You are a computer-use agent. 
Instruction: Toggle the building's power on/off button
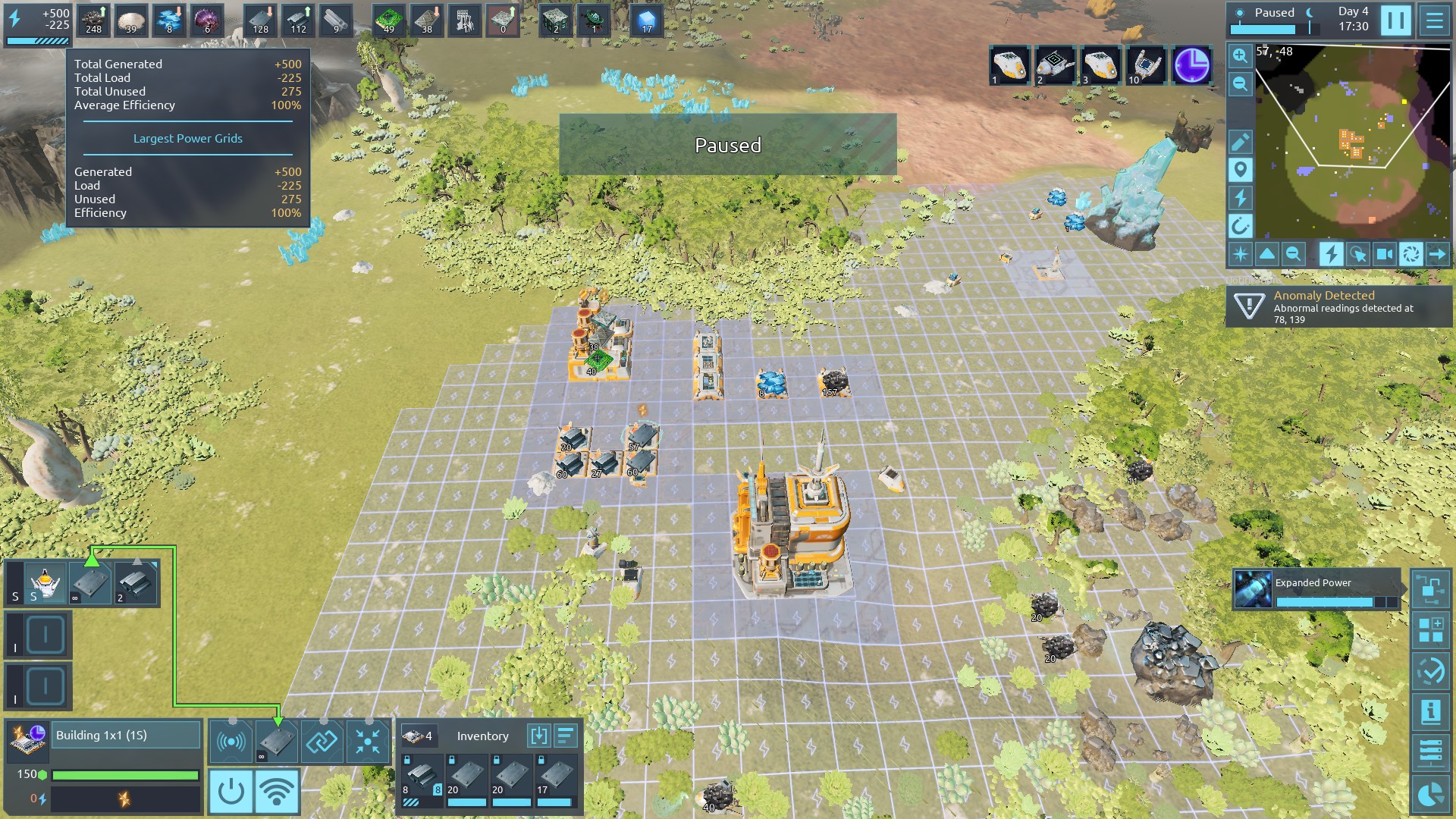[x=231, y=790]
